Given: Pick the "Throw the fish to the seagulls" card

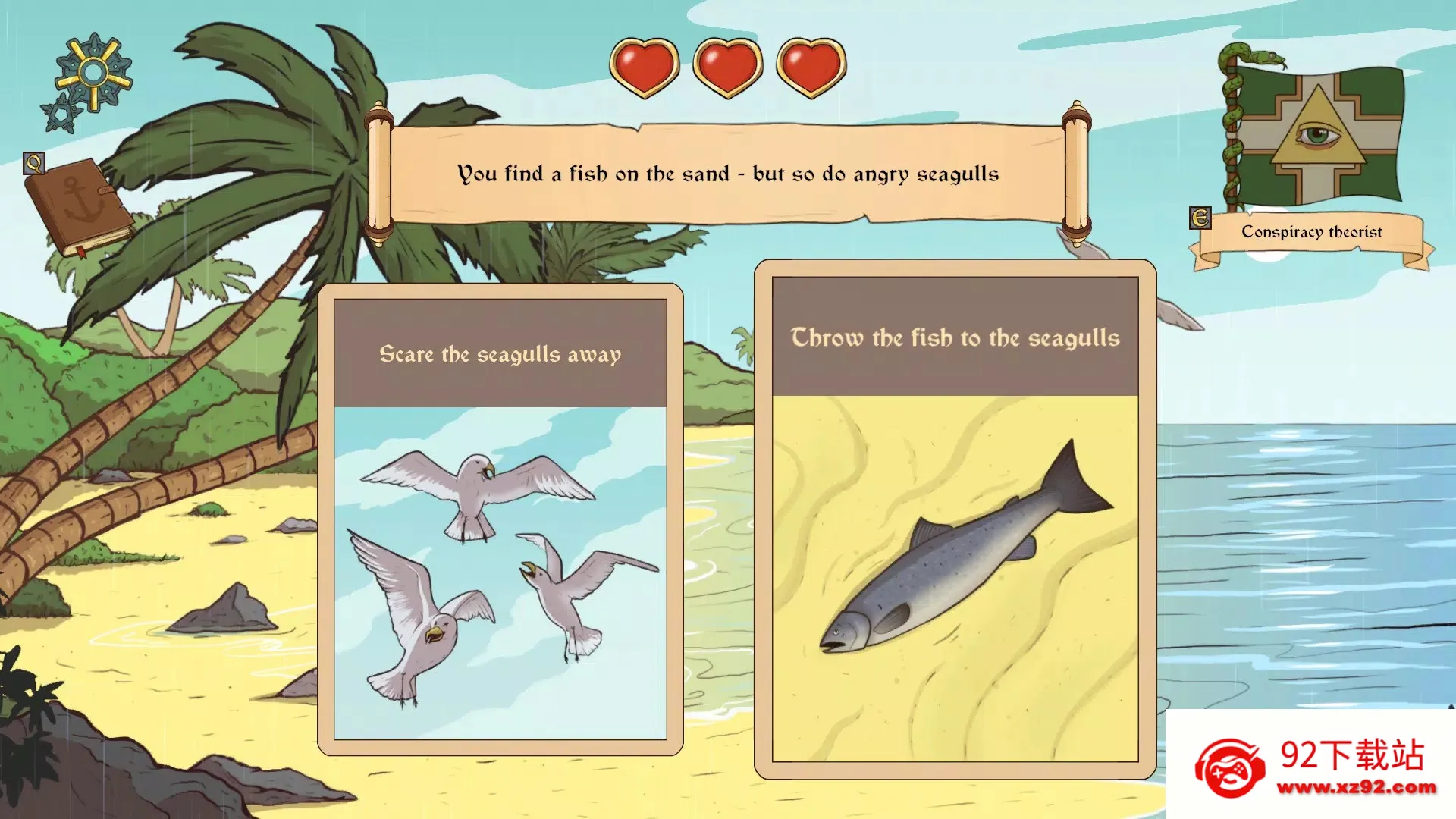Looking at the screenshot, I should pos(955,519).
